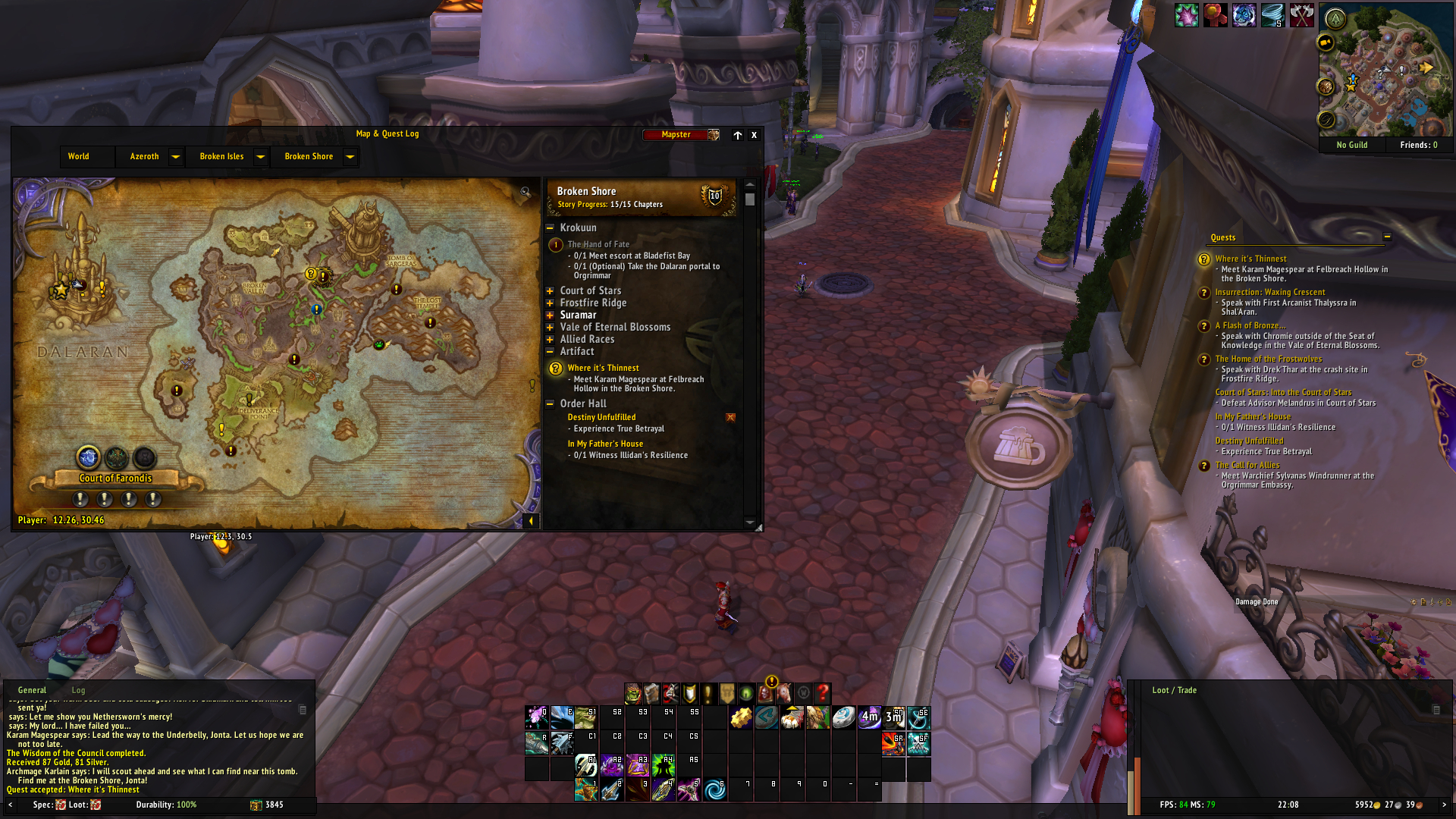This screenshot has height=819, width=1456.
Task: Open the Broken Isles zone dropdown
Action: pyautogui.click(x=260, y=157)
